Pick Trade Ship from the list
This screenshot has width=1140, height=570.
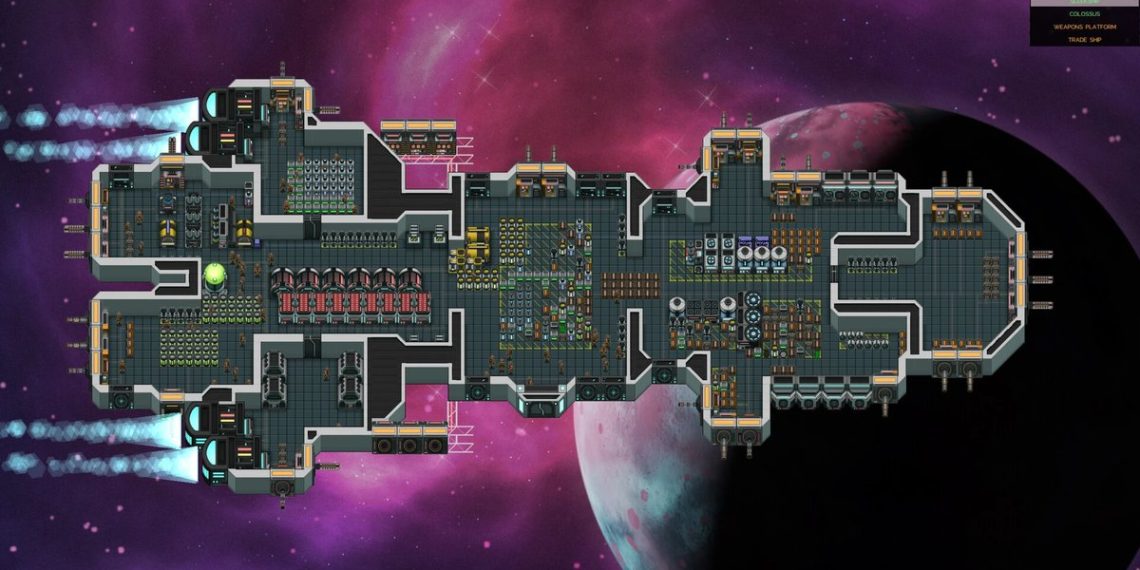click(1084, 39)
